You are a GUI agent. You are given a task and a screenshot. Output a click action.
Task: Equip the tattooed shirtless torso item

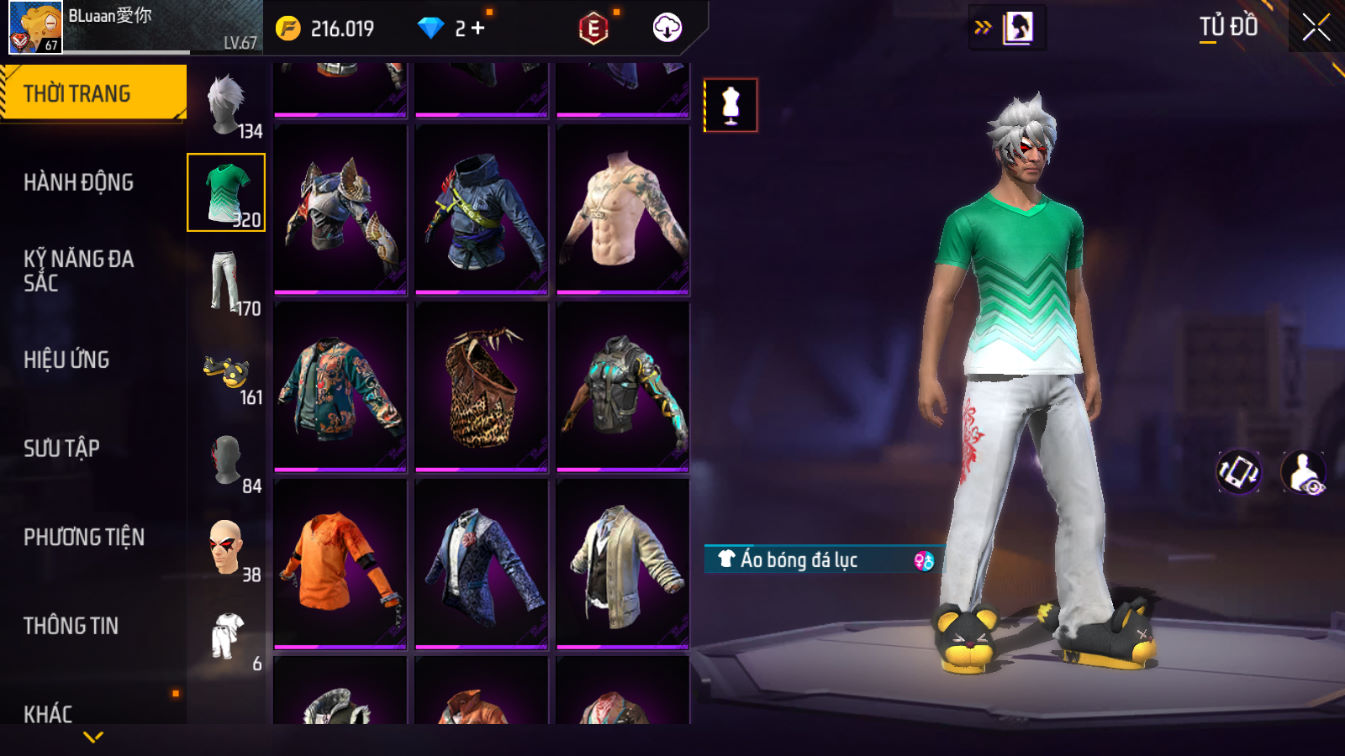click(623, 208)
